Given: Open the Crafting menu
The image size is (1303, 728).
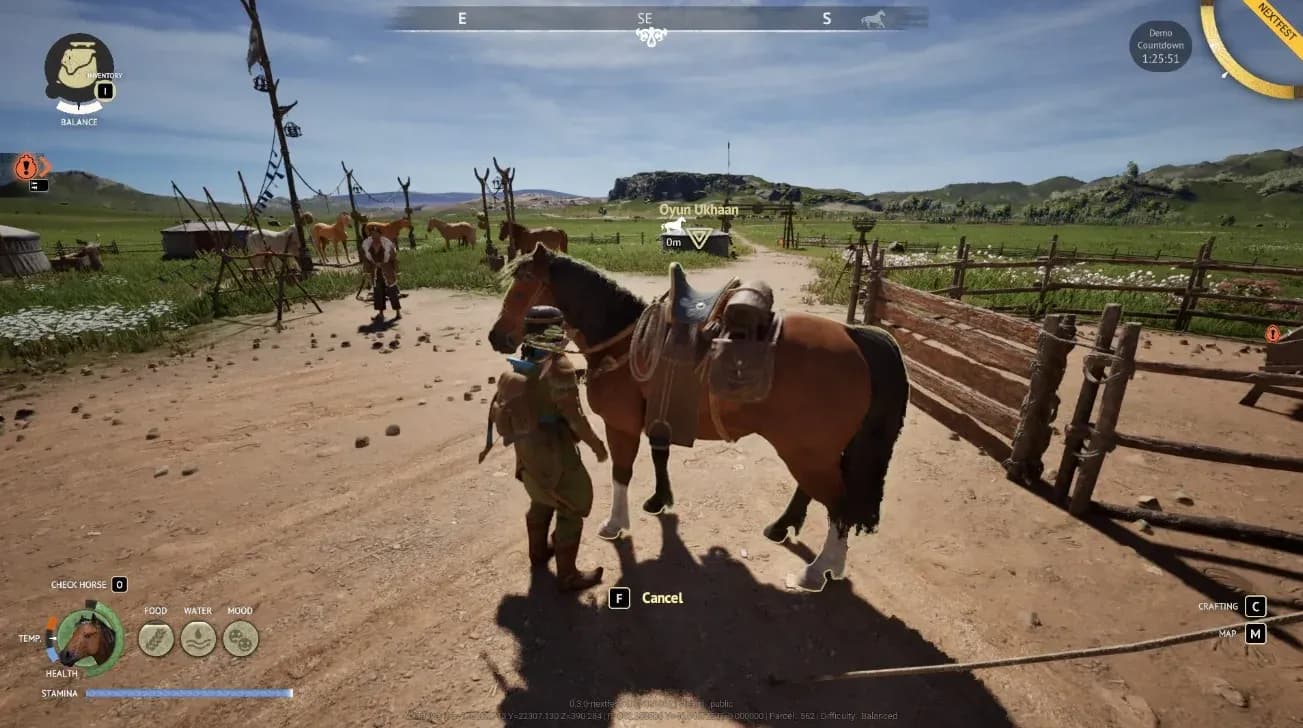Looking at the screenshot, I should click(x=1255, y=605).
